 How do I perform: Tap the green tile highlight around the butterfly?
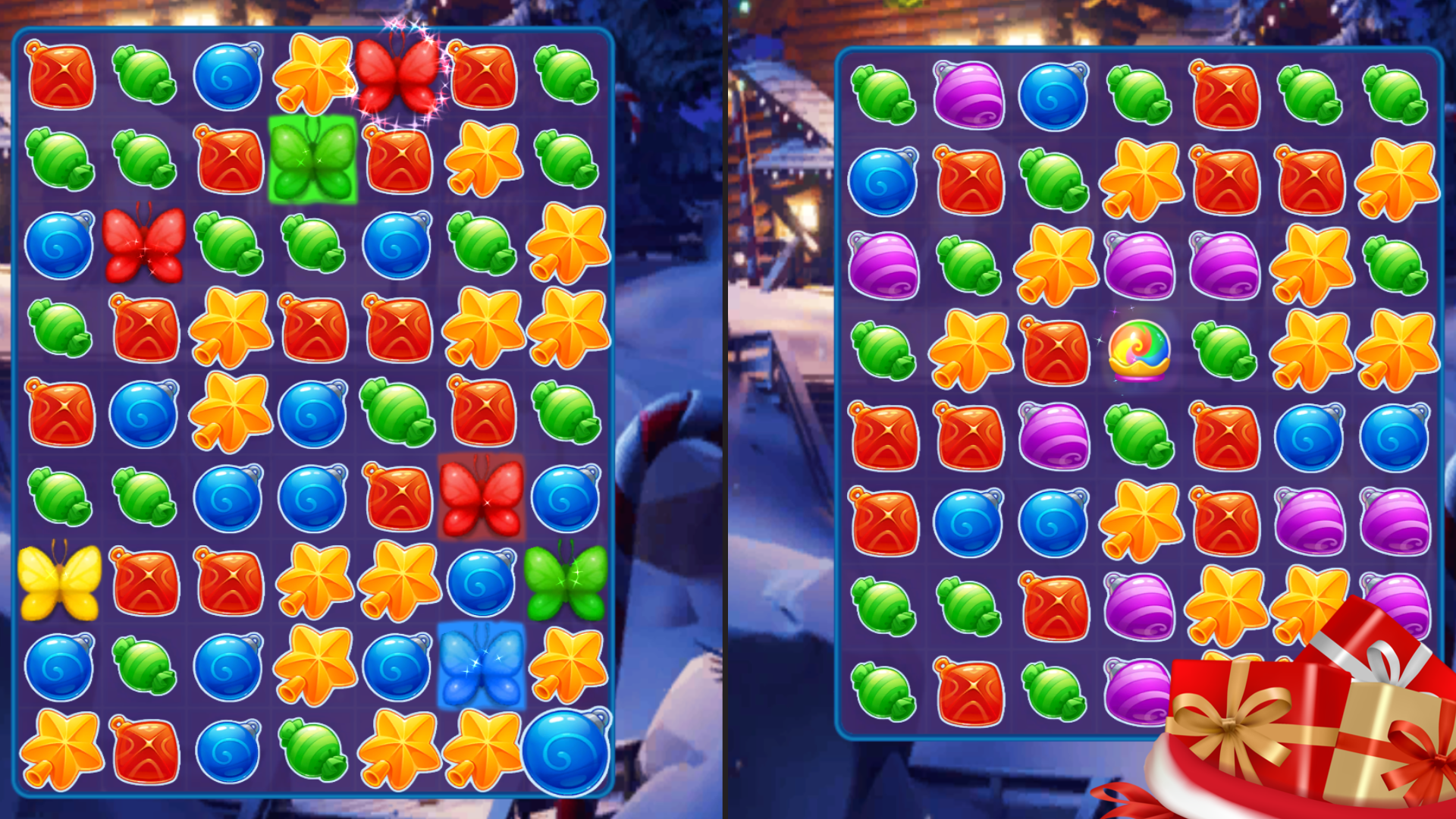click(x=311, y=162)
